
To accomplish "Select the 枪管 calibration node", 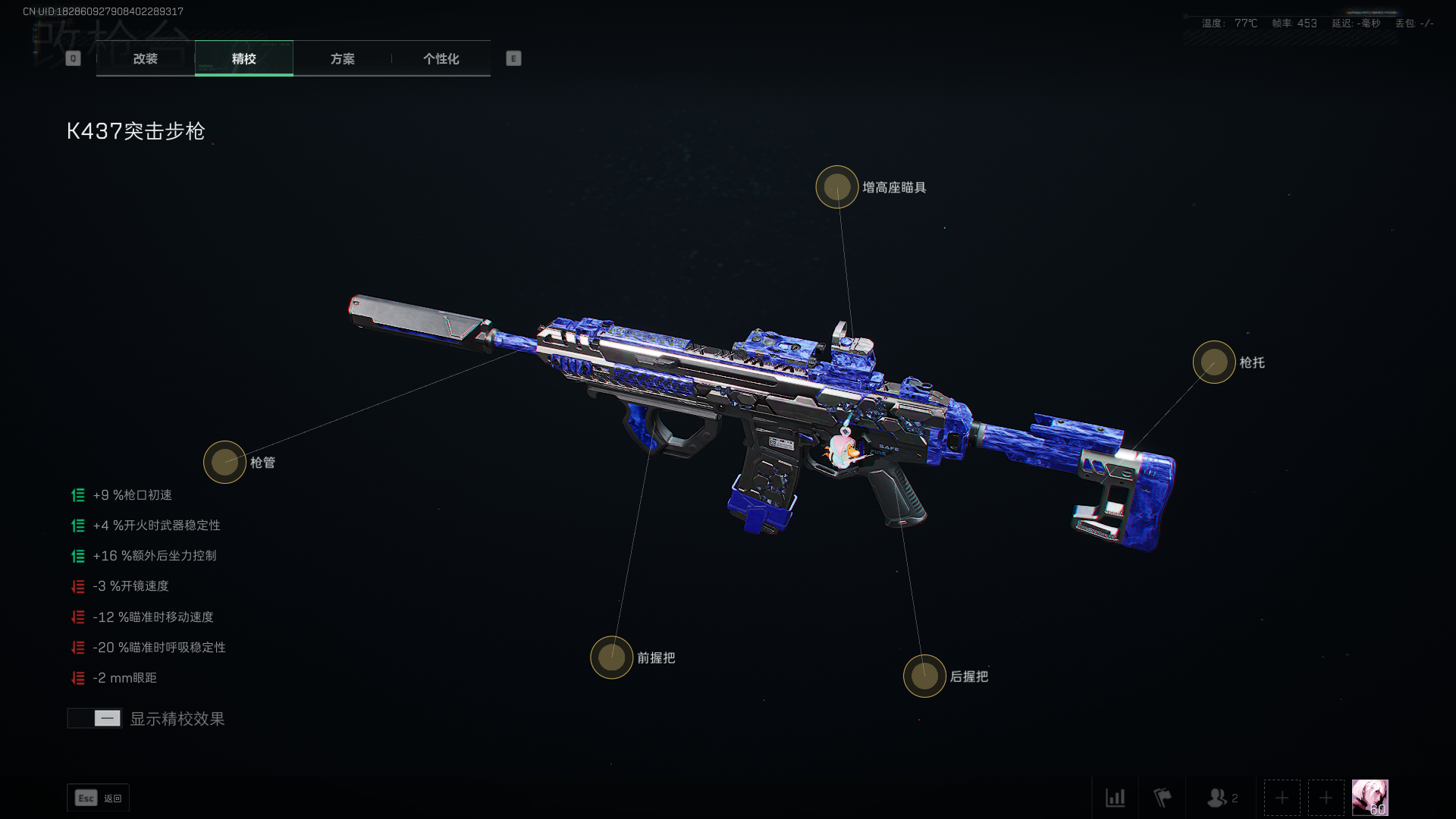I will click(224, 462).
